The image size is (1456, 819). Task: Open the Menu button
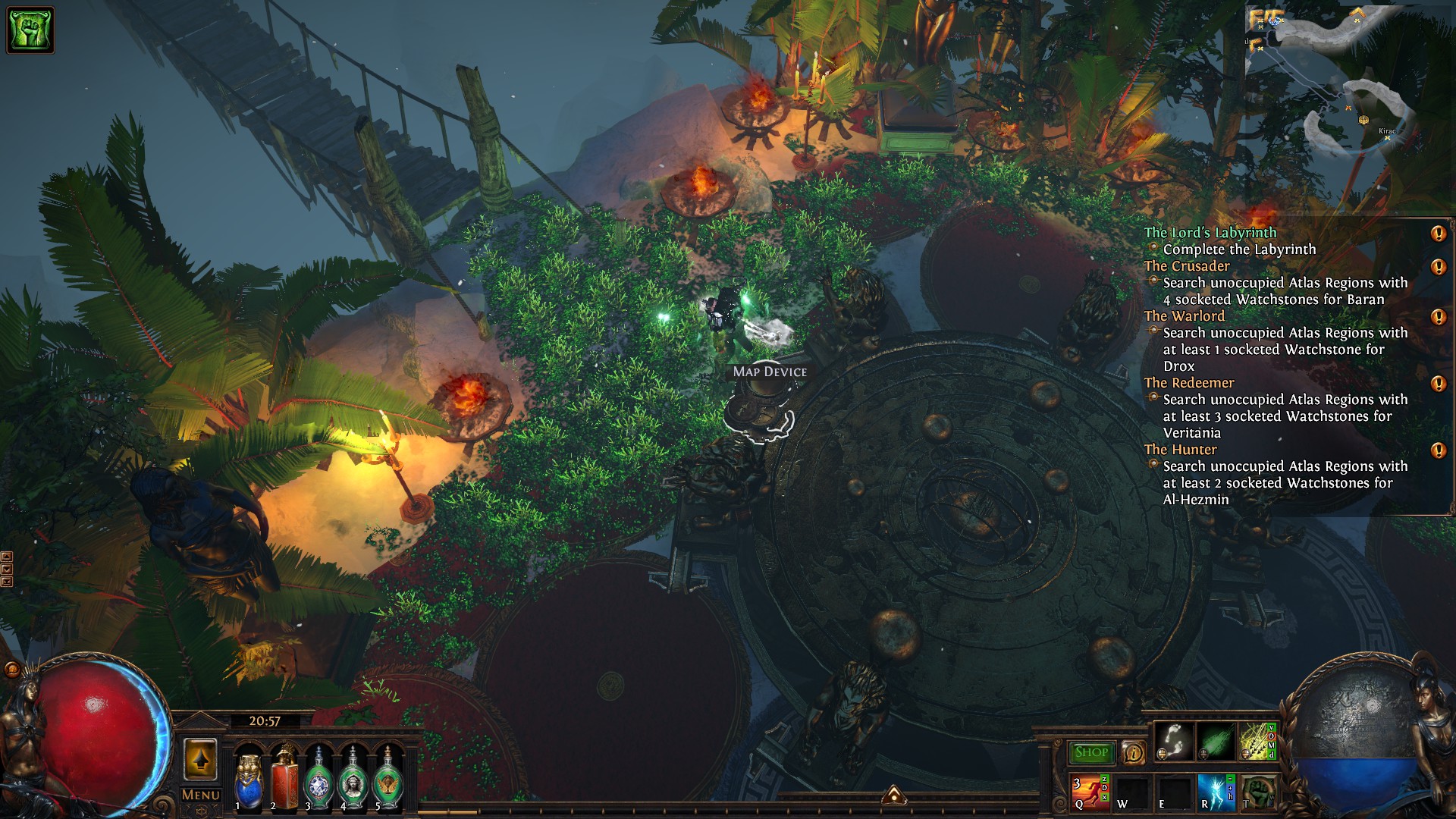201,795
